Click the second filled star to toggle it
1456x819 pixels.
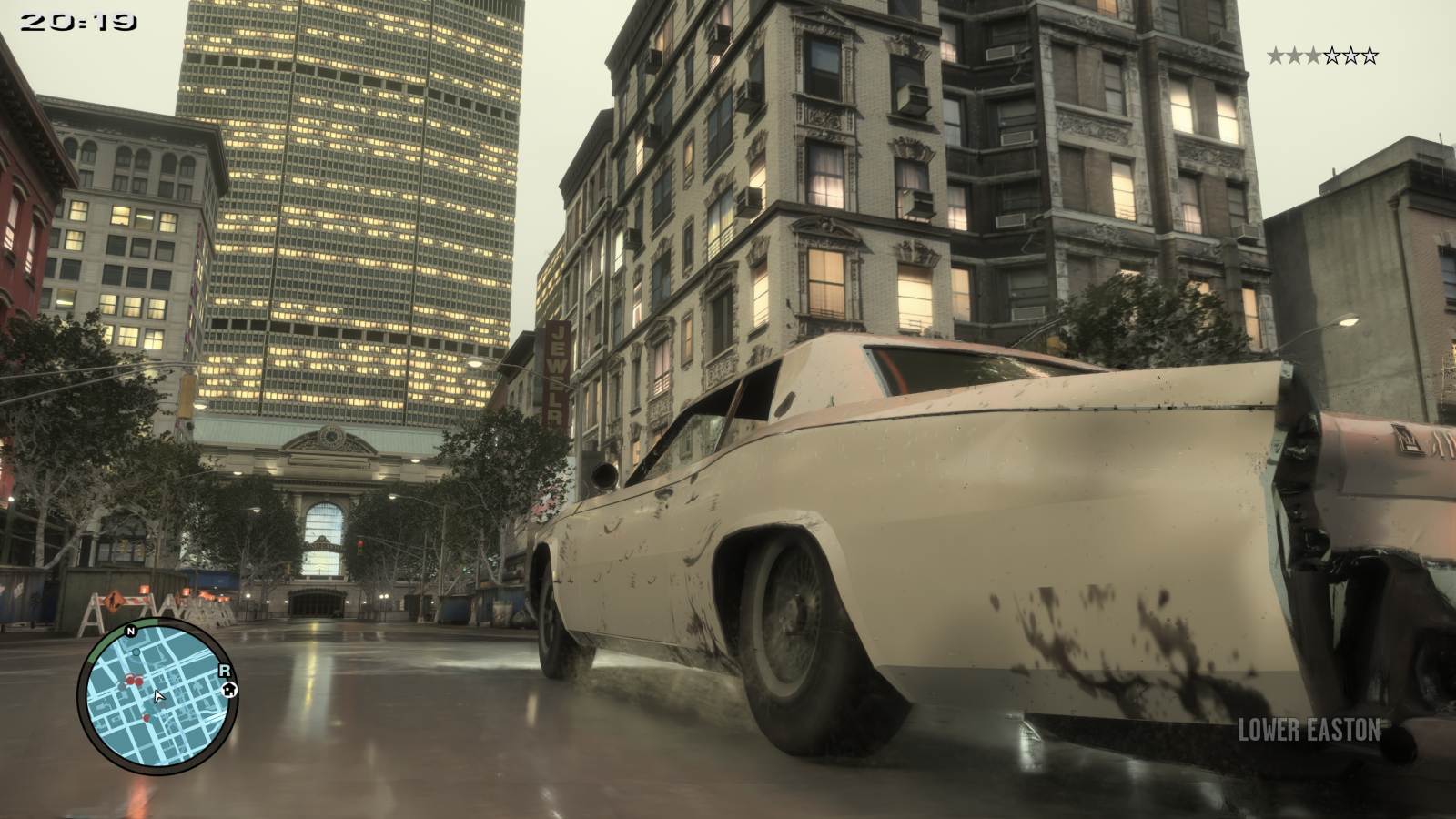click(1295, 55)
